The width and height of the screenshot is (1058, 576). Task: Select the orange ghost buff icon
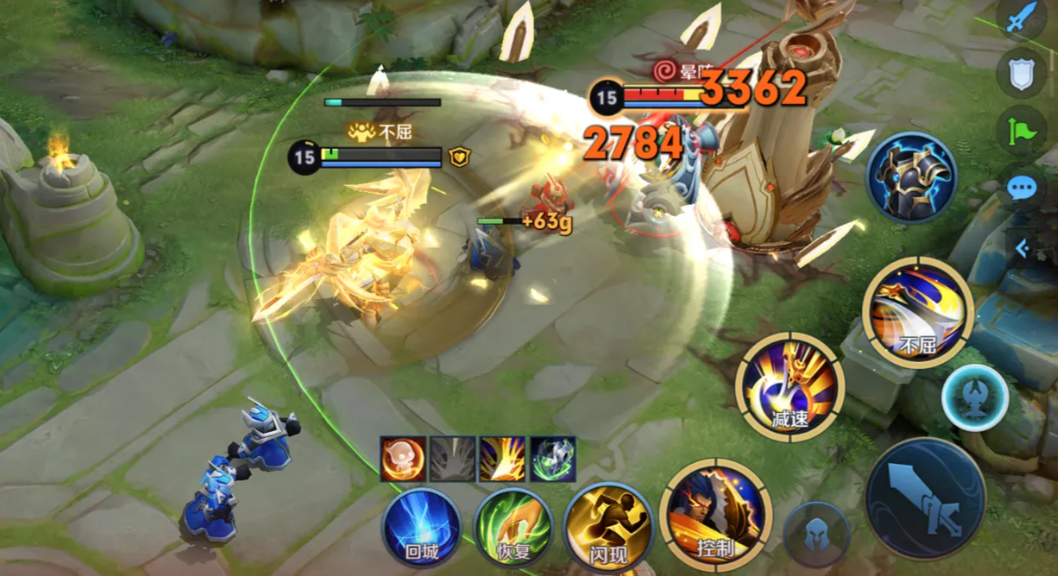403,459
